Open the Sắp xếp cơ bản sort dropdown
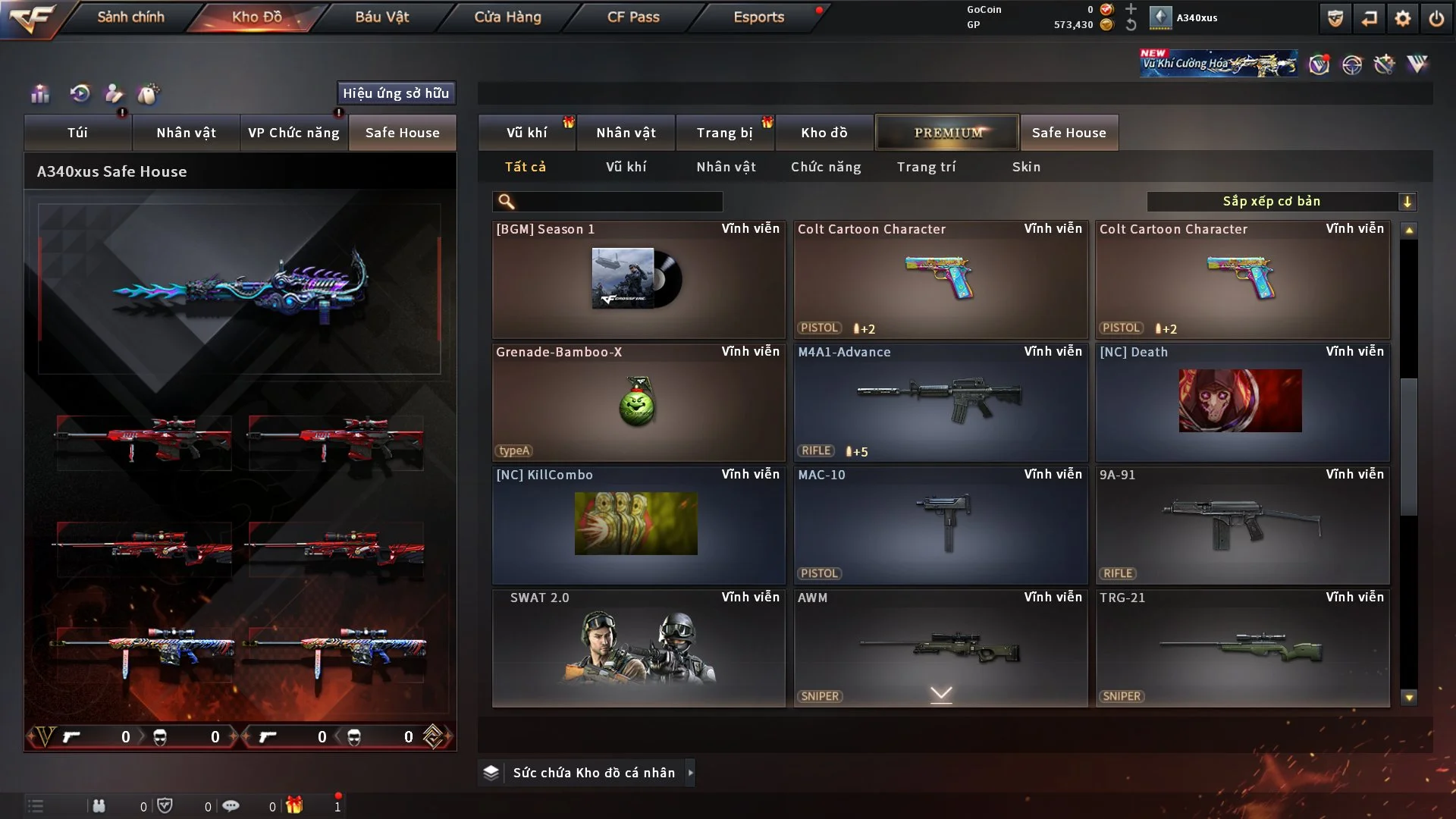The width and height of the screenshot is (1456, 819). [x=1281, y=202]
